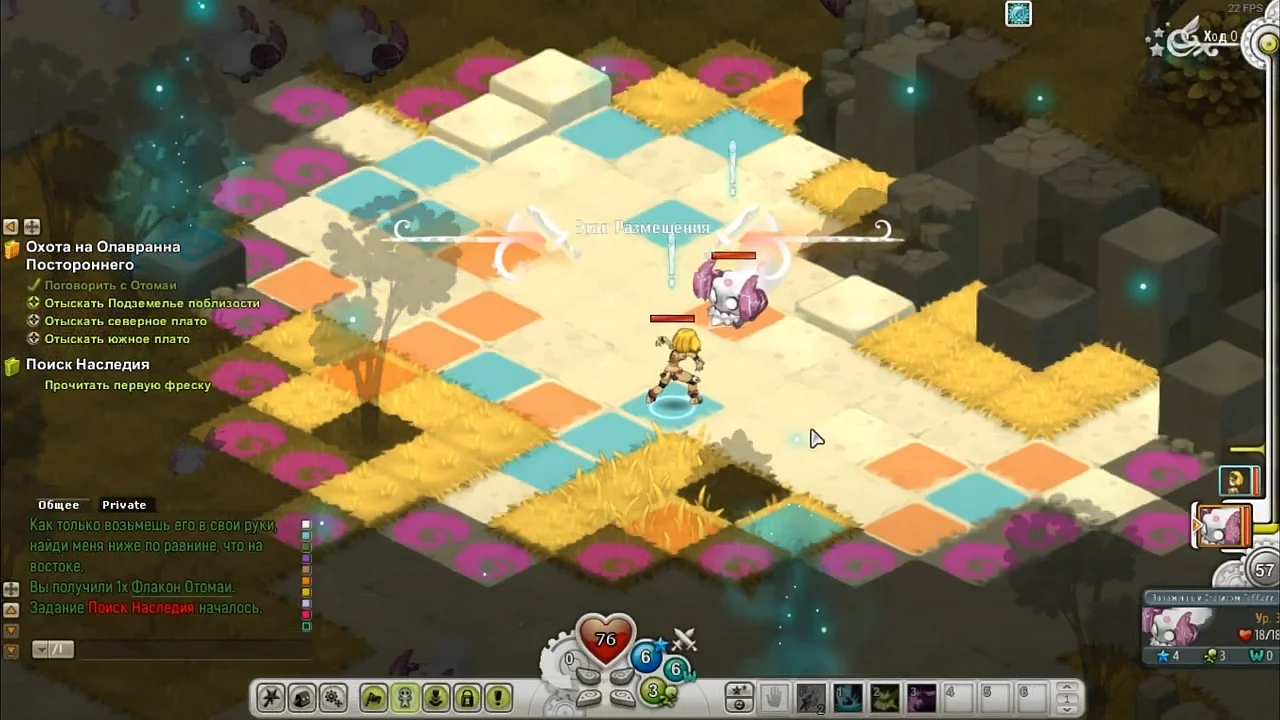Viewport: 1280px width, 720px height.
Task: Switch to the Общее chat tab
Action: coord(58,505)
